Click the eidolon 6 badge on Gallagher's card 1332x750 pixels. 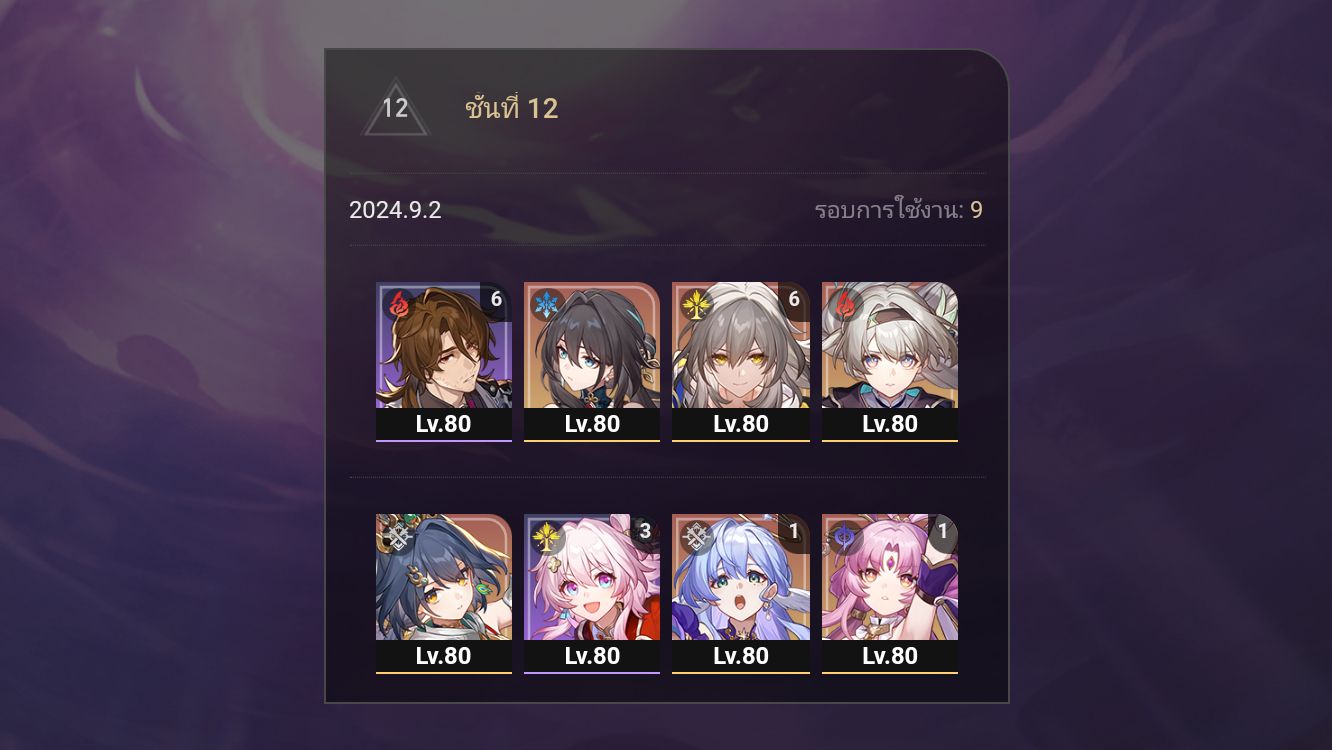point(498,295)
